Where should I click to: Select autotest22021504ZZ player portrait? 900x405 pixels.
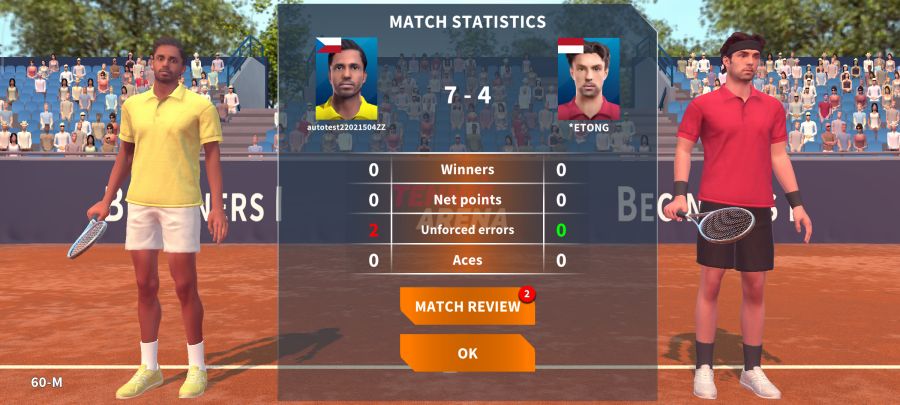[x=347, y=79]
